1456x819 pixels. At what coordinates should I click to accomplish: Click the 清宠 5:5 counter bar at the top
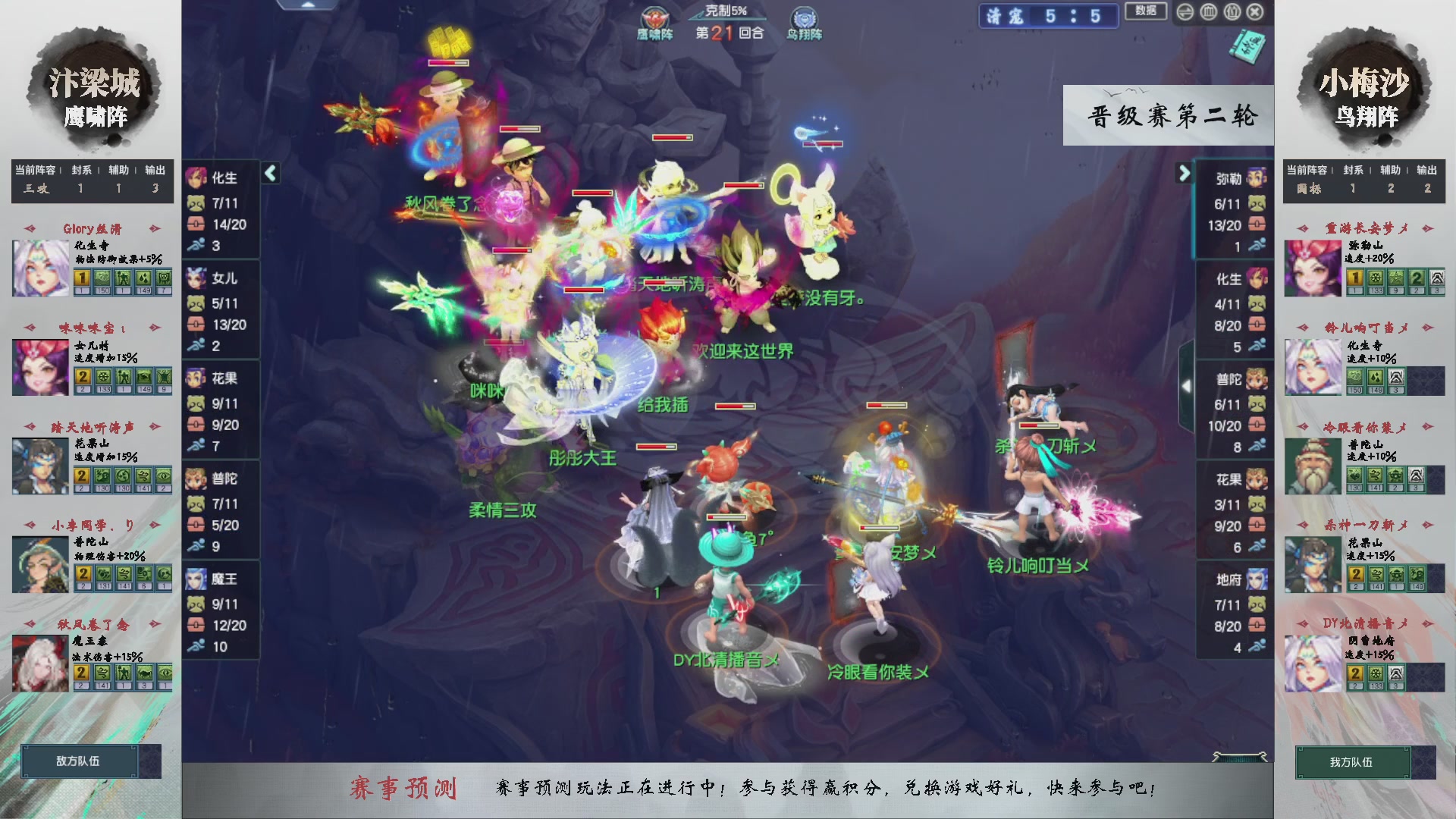point(1050,17)
